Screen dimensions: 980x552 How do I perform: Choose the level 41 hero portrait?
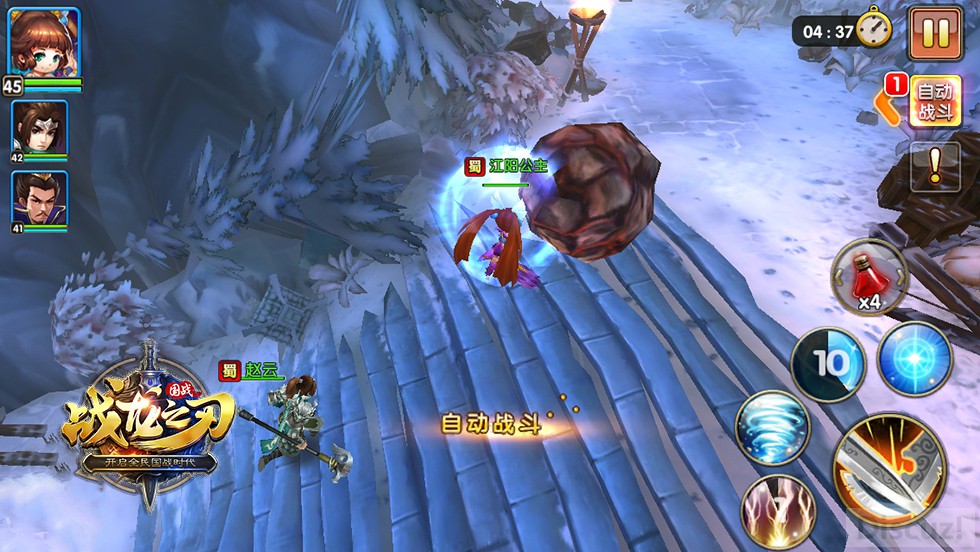pos(39,199)
